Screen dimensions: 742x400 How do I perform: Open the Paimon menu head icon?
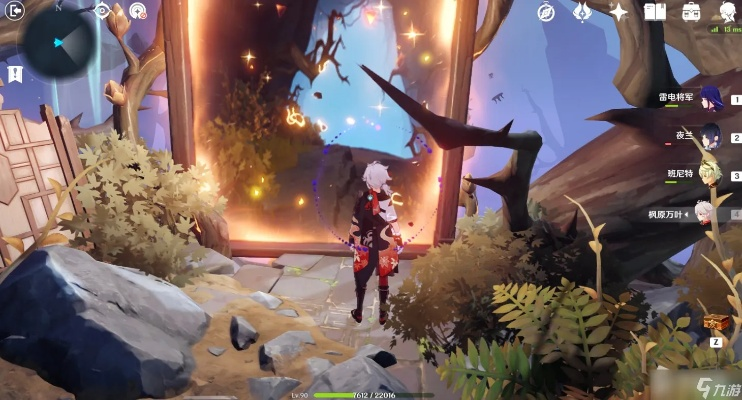point(727,12)
